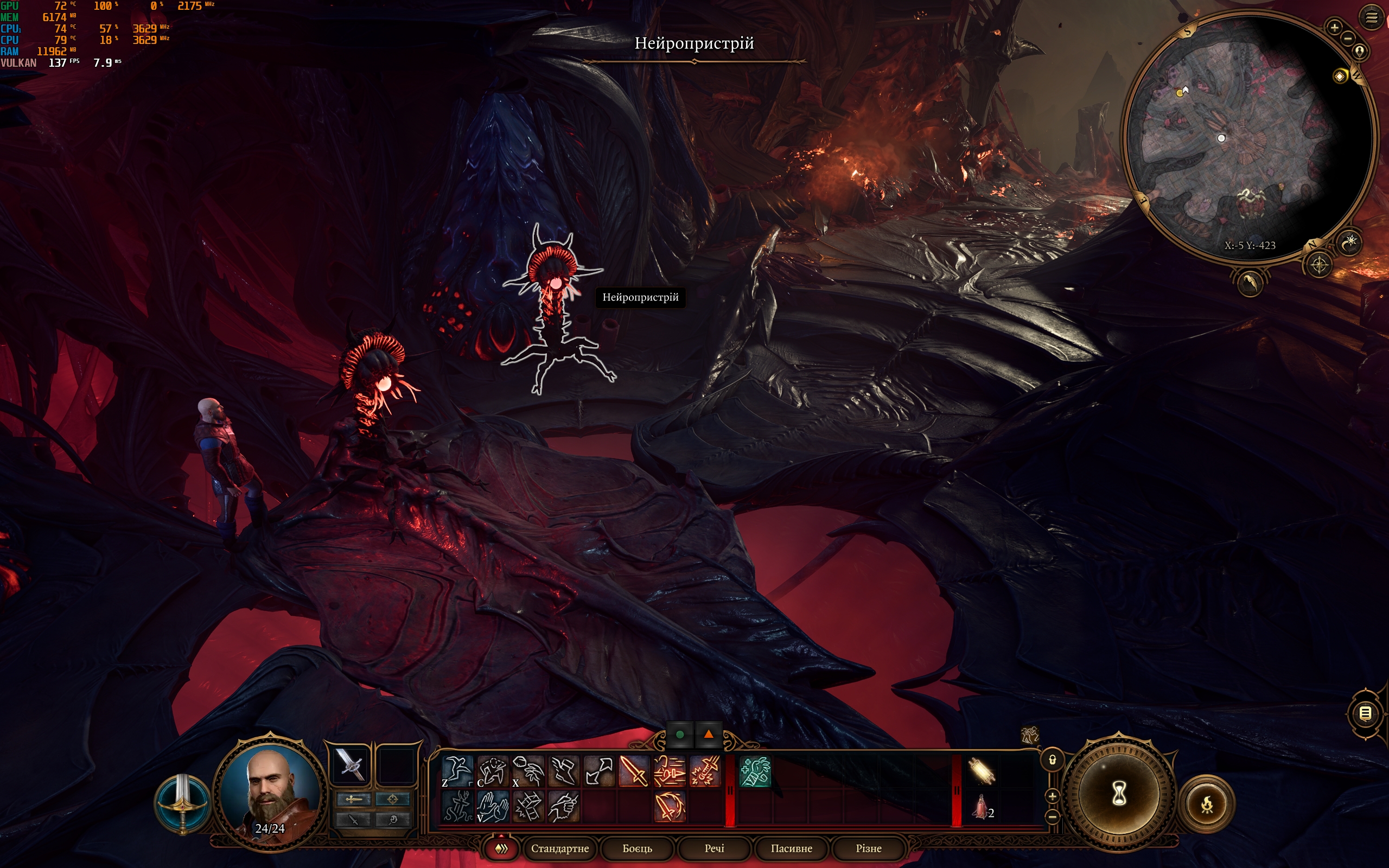
Task: Use the red potion with count 2
Action: [982, 807]
